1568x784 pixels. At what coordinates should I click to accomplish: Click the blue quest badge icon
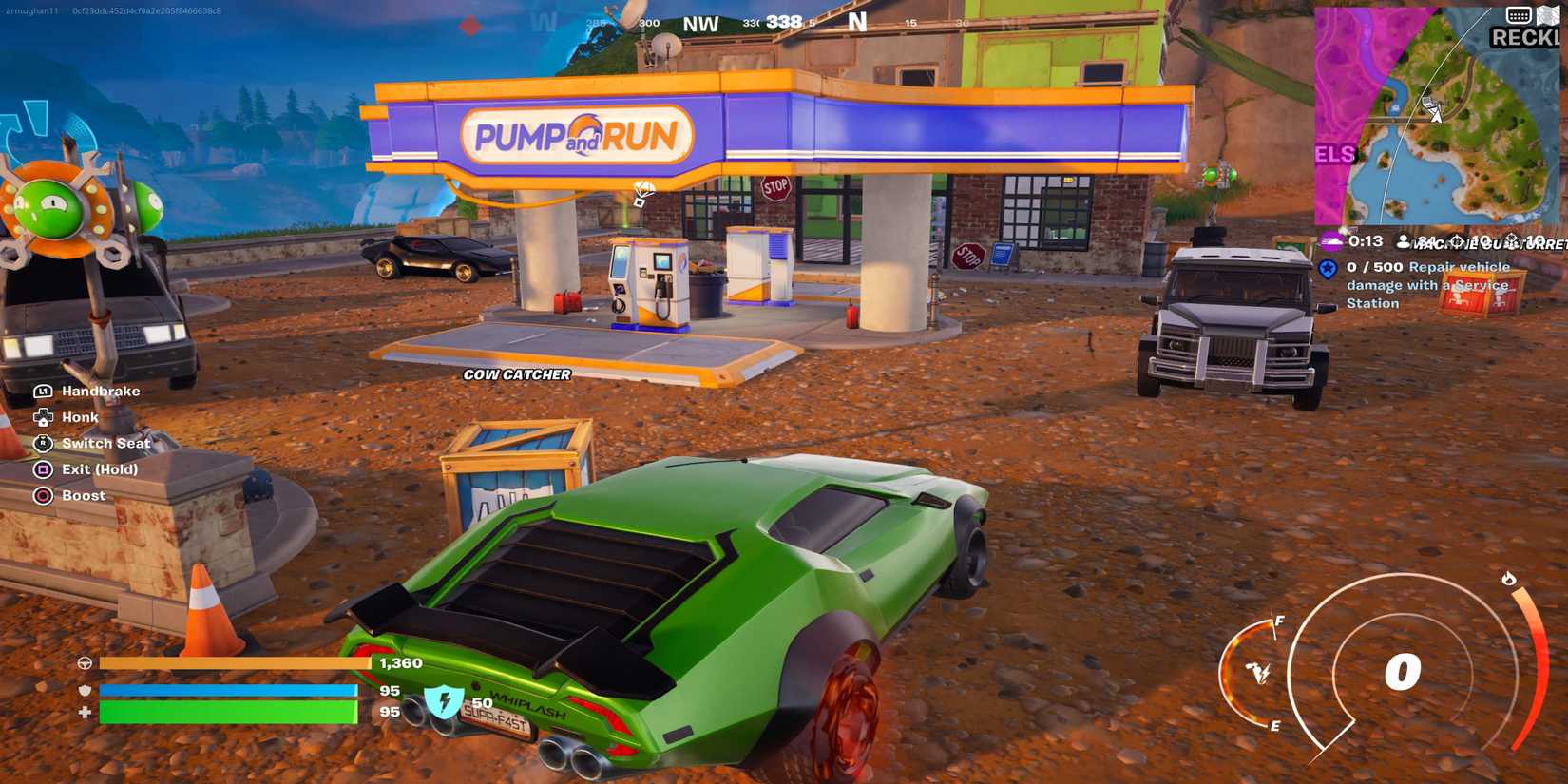click(x=1328, y=269)
